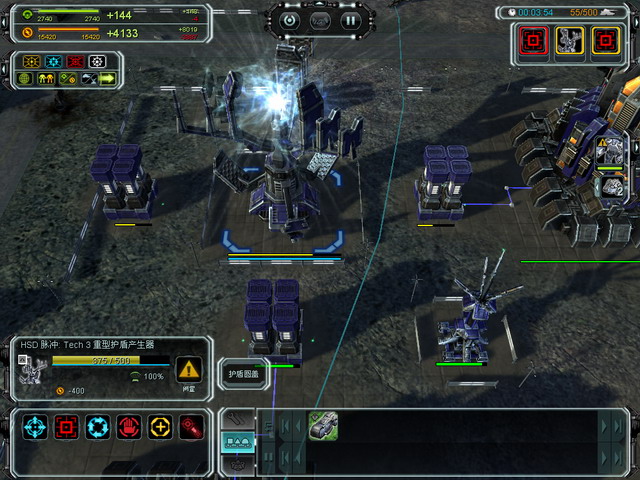The image size is (640, 480).
Task: Click the pause button in the top bar
Action: point(350,19)
